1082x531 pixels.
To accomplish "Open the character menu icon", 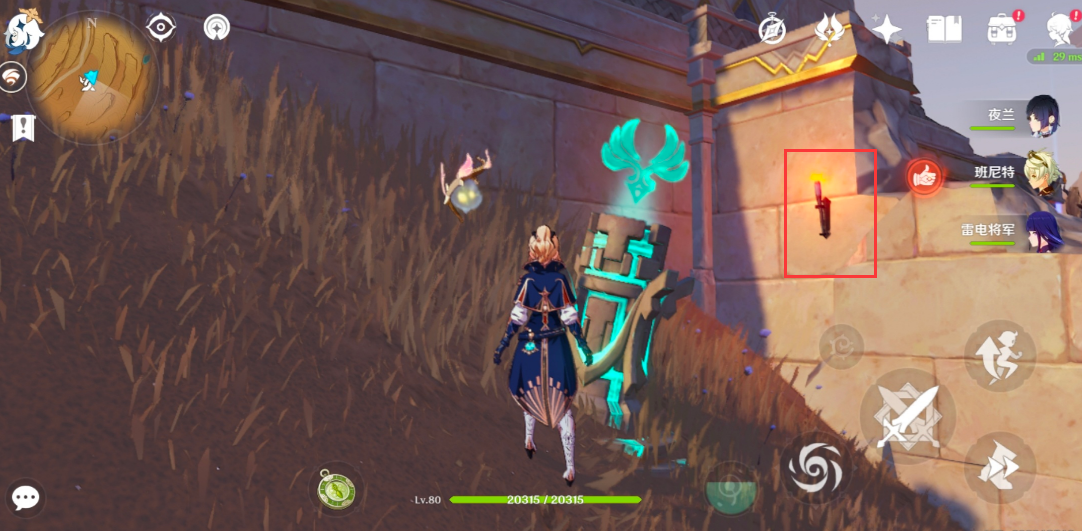I will tap(1060, 28).
